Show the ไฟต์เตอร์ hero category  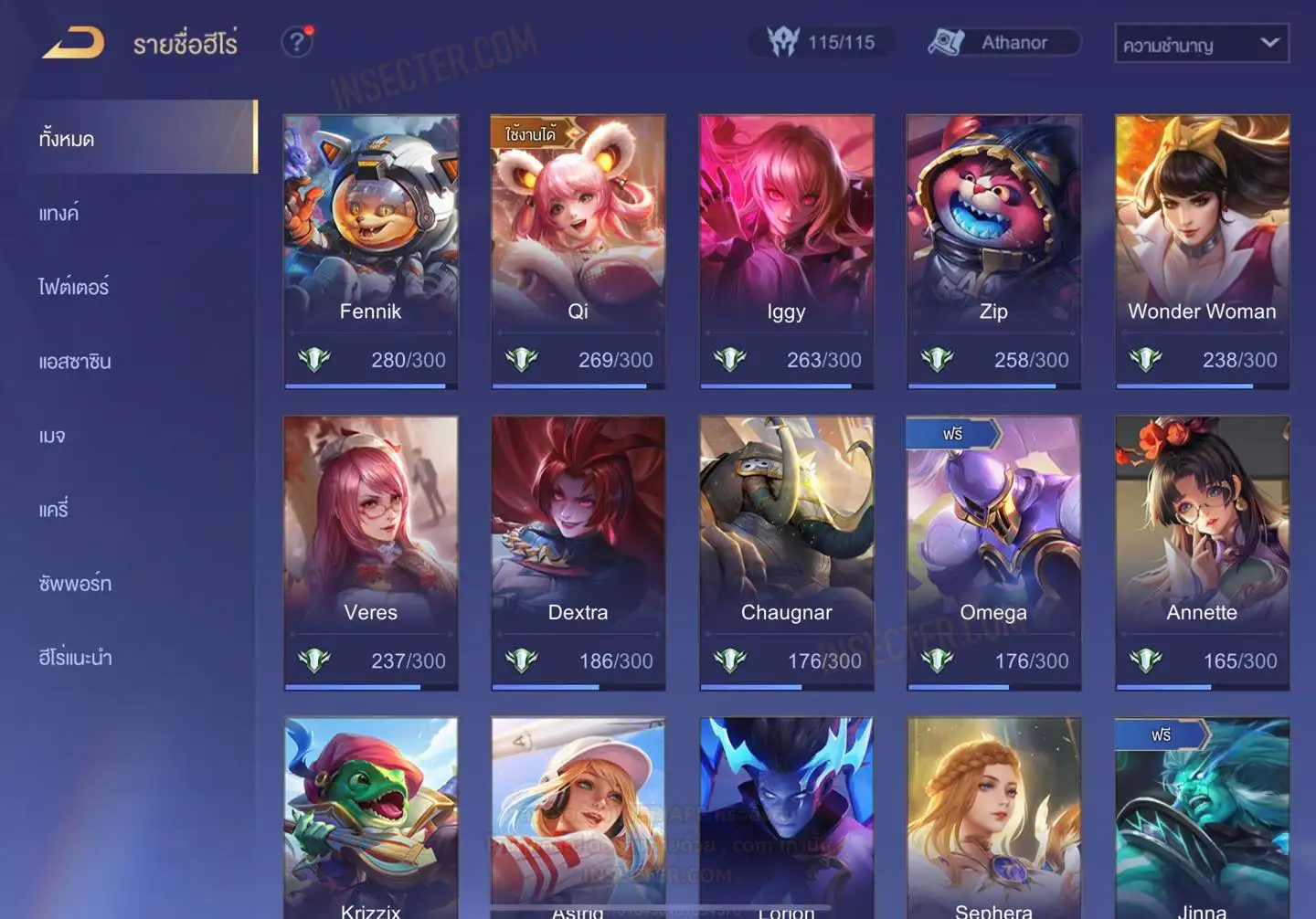click(x=74, y=287)
